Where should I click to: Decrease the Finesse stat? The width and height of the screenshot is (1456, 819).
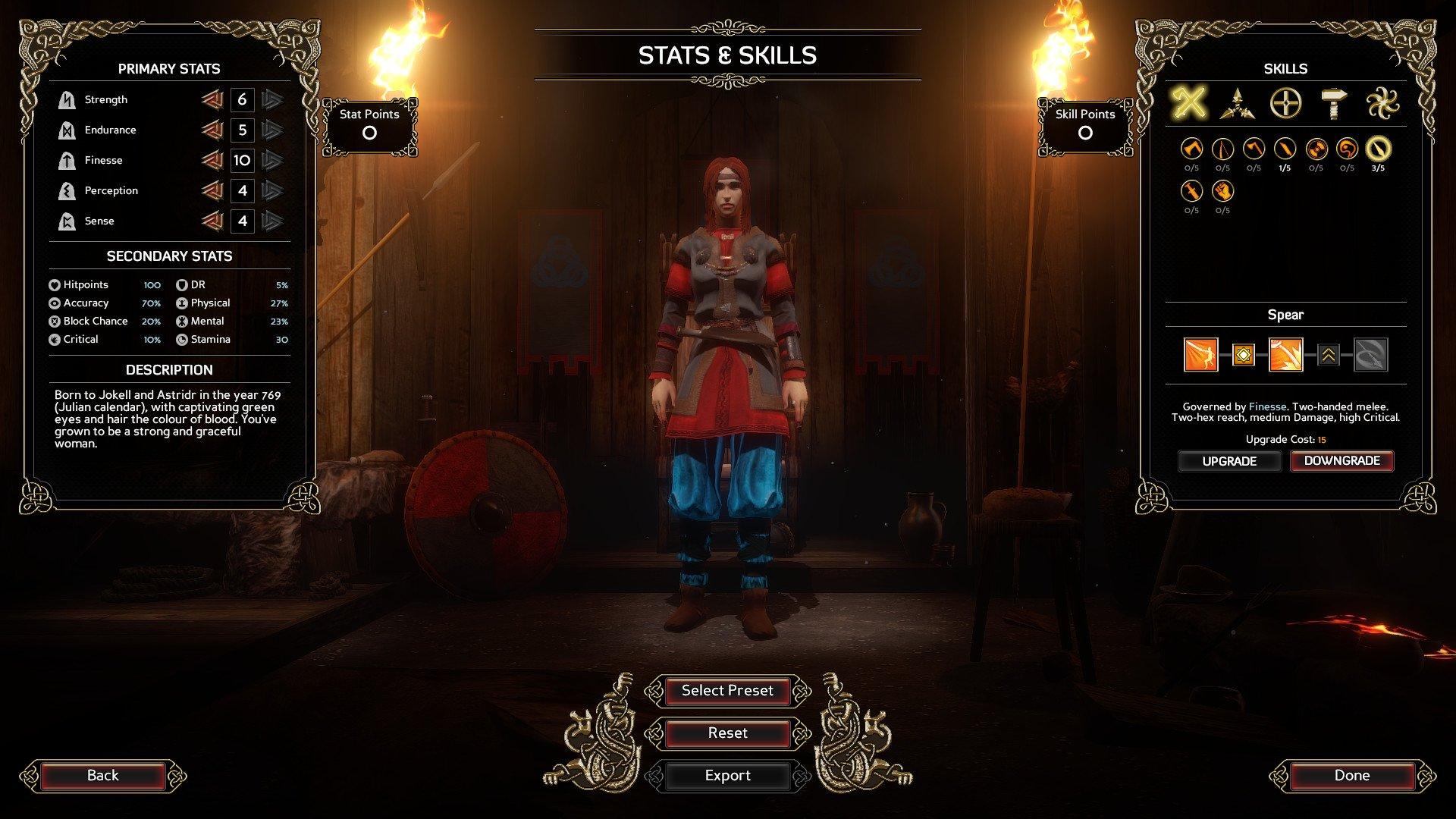tap(215, 160)
